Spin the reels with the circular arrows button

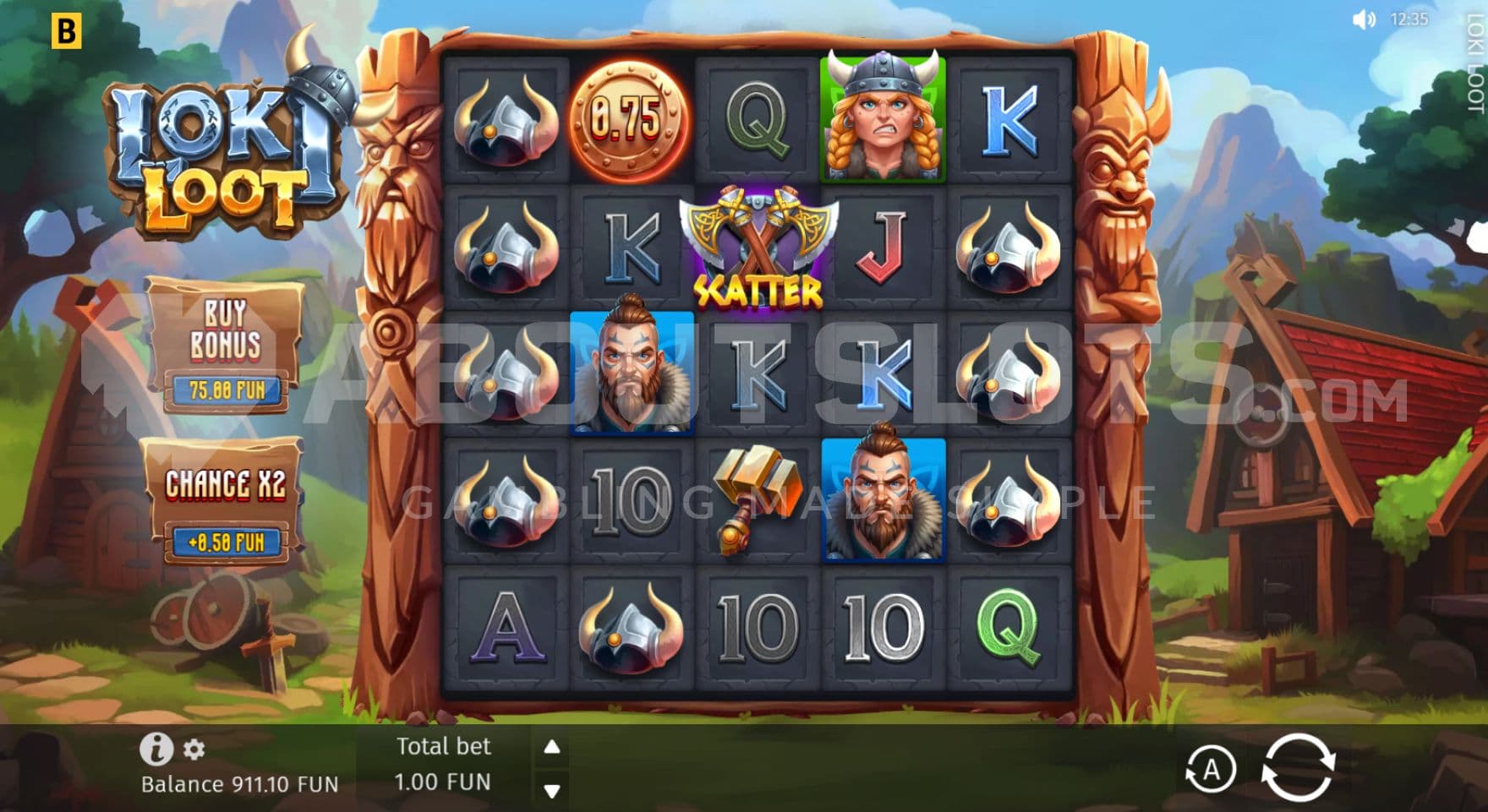point(1298,767)
